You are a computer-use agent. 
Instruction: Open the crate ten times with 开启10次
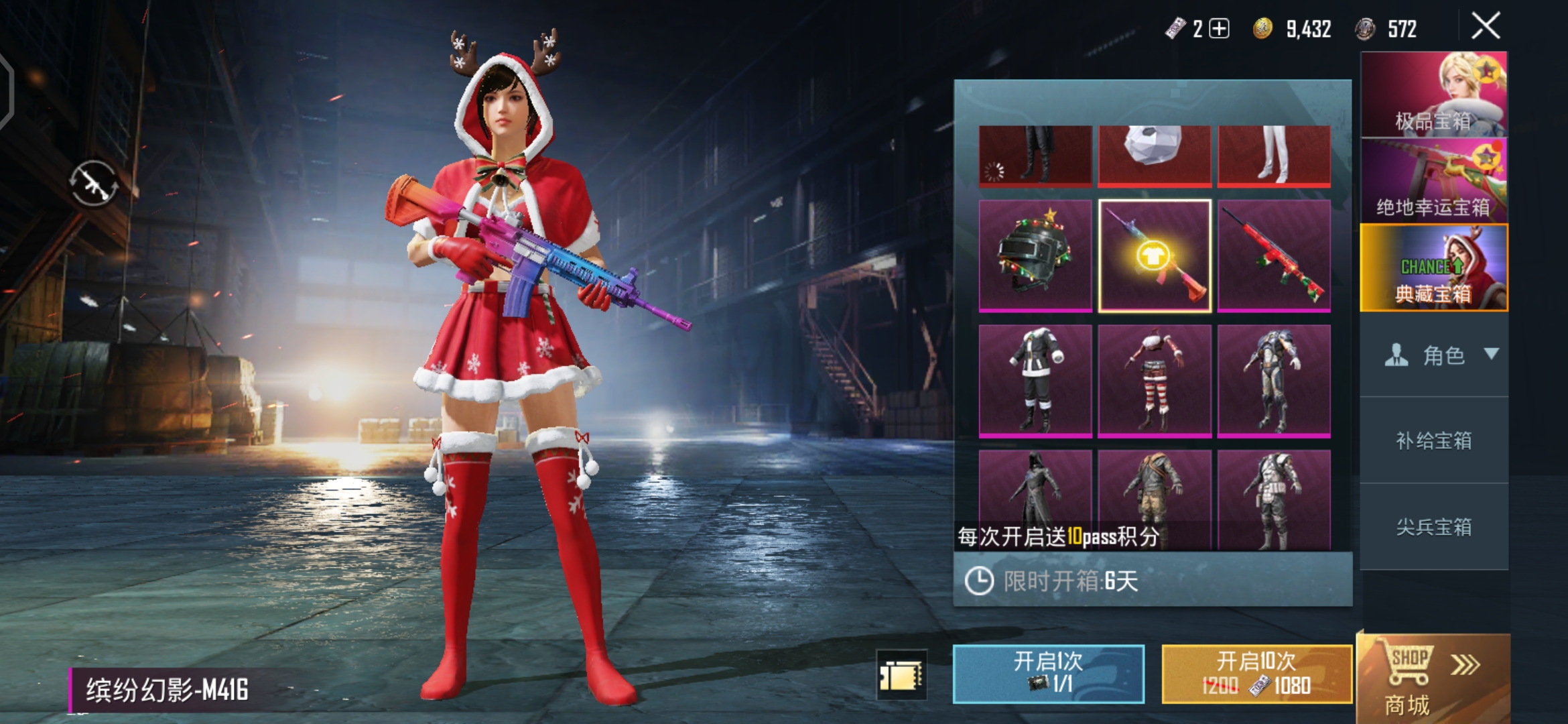(1256, 673)
